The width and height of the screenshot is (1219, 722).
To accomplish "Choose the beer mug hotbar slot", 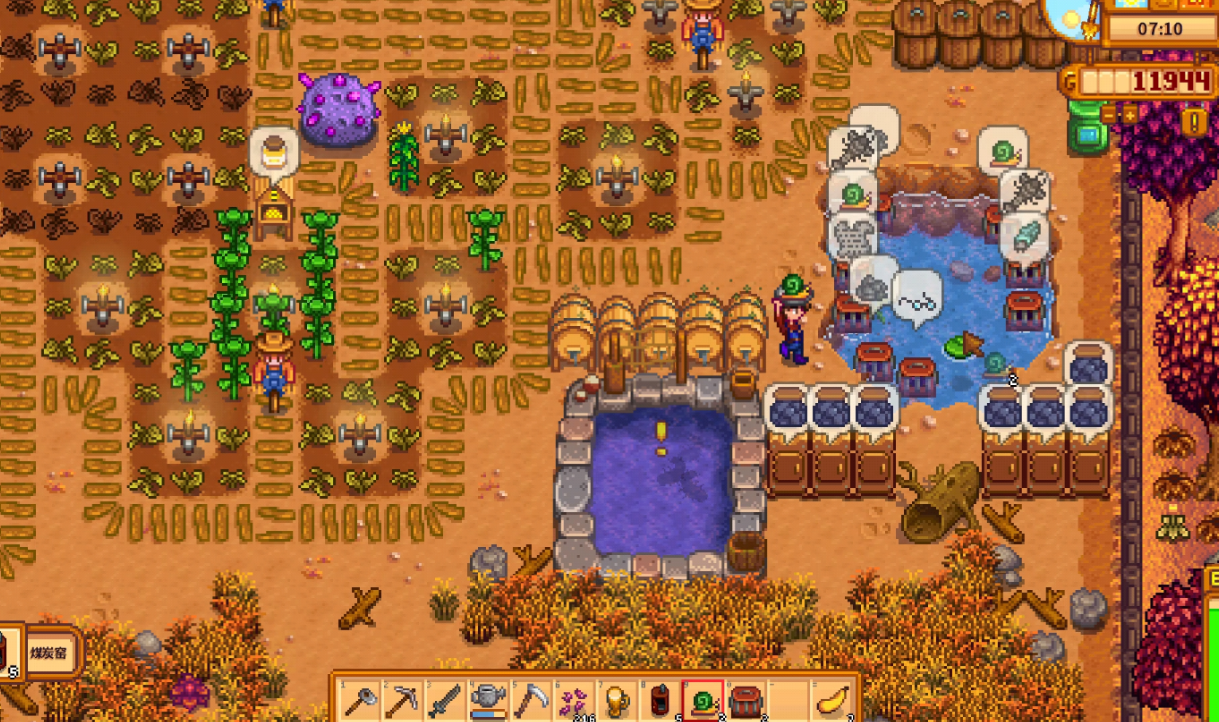I will point(618,699).
